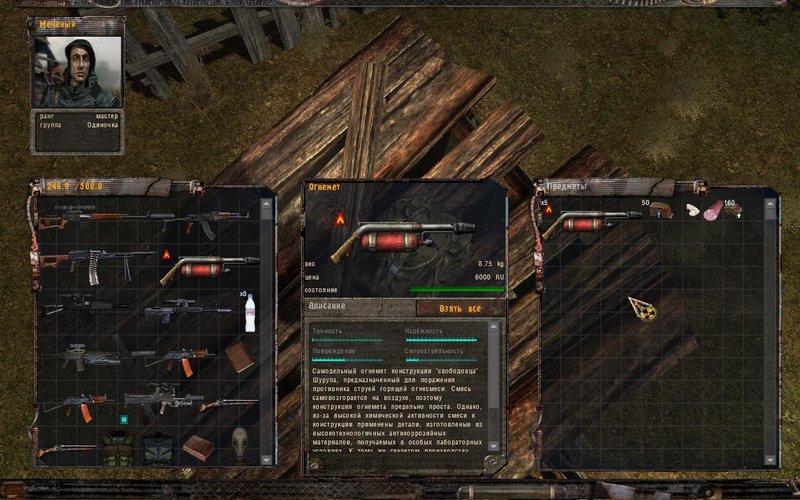This screenshot has width=800, height=500.
Task: Select the long sniper rifle in backpack
Action: tap(95, 216)
